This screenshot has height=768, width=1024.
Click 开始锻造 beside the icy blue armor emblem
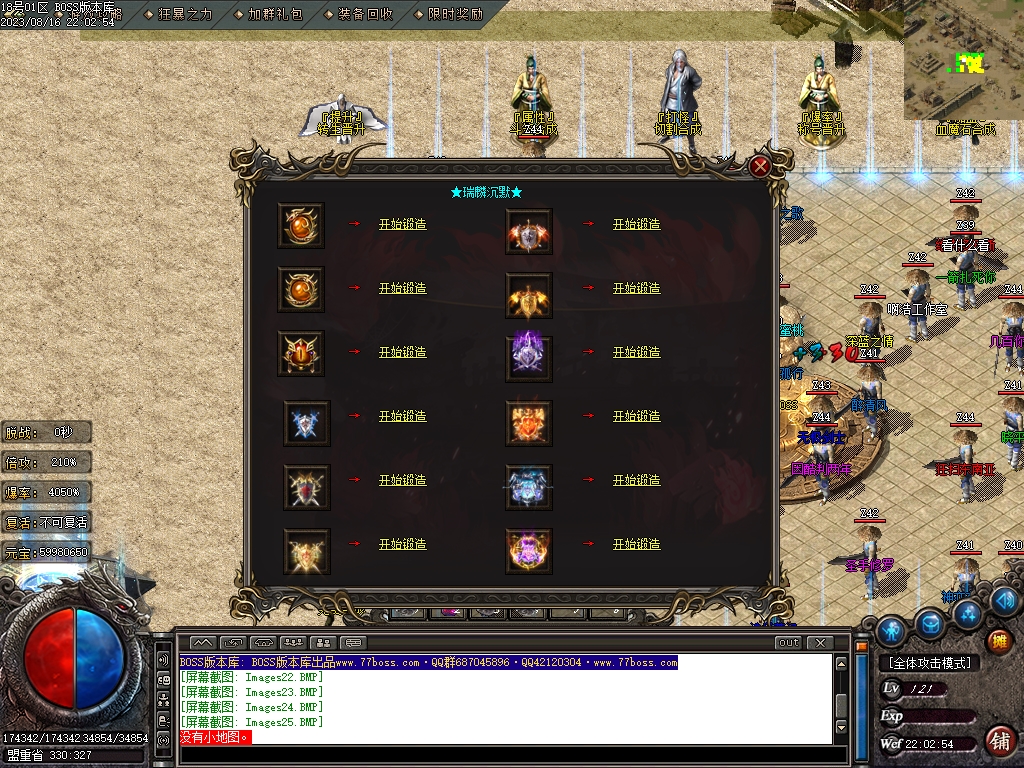point(636,480)
